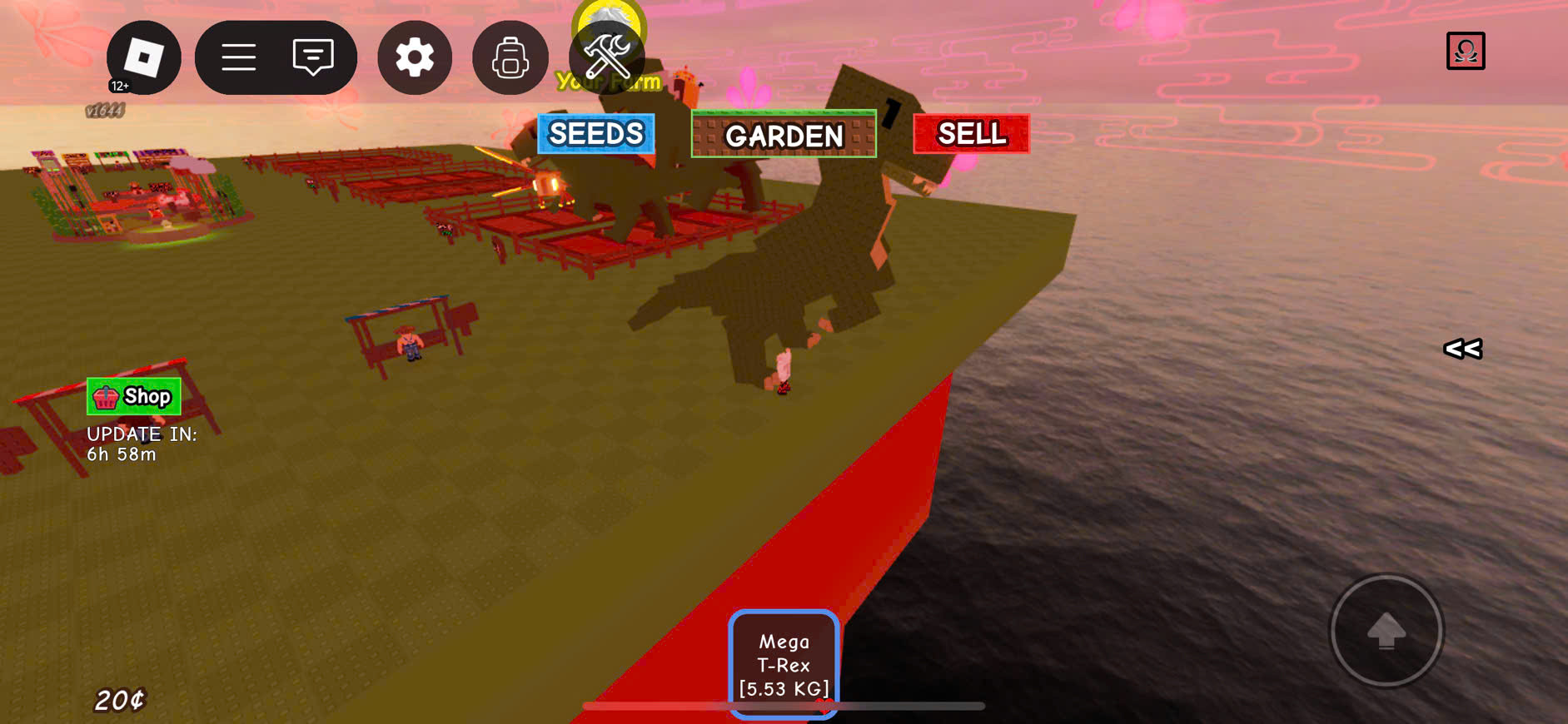Open the gear settings
This screenshot has width=1568, height=724.
tap(415, 57)
